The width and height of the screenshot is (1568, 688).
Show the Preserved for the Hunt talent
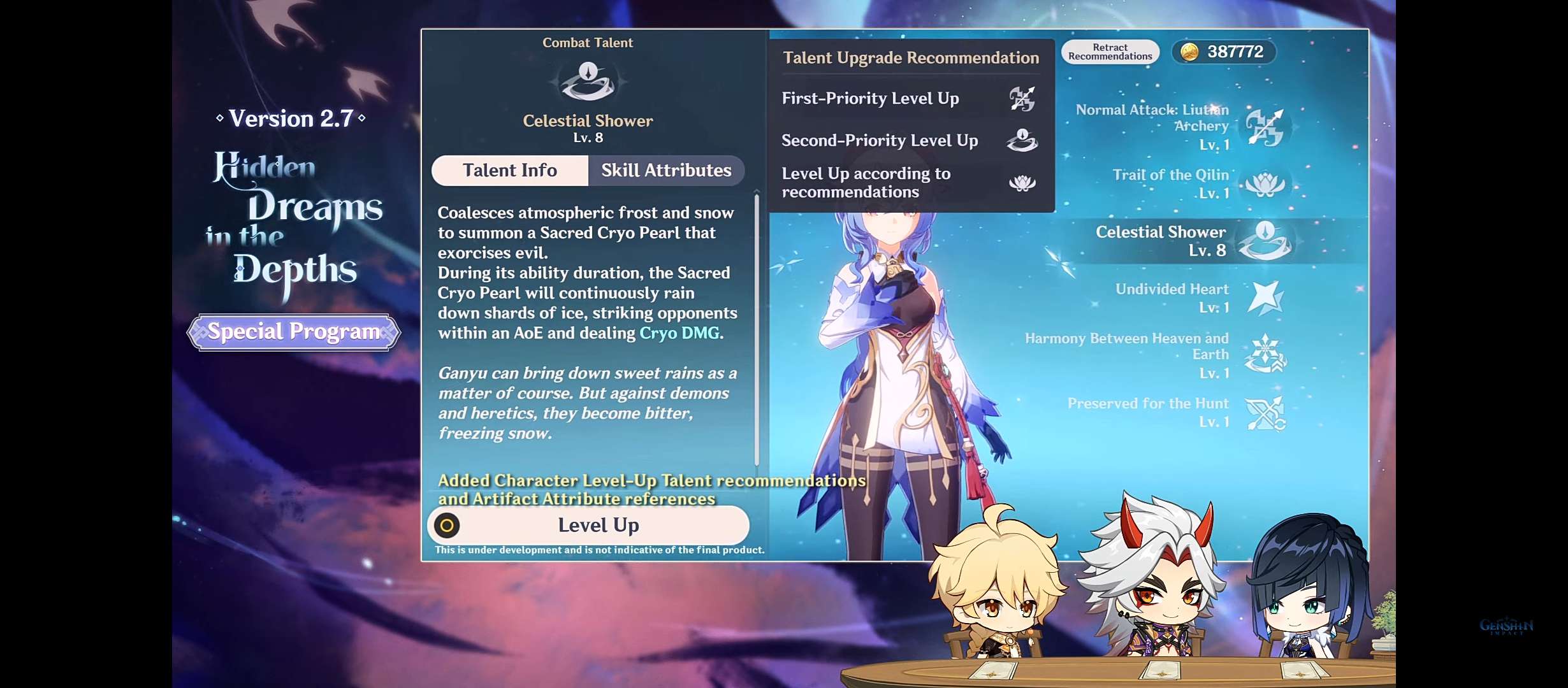click(x=1265, y=413)
